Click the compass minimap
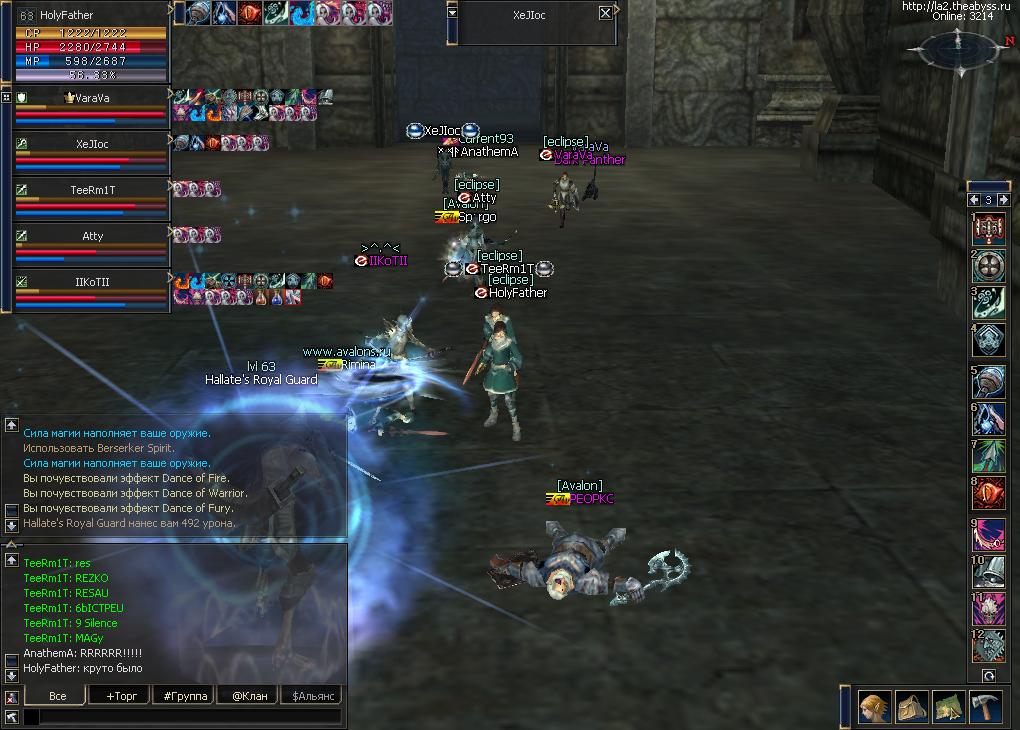 (x=957, y=48)
